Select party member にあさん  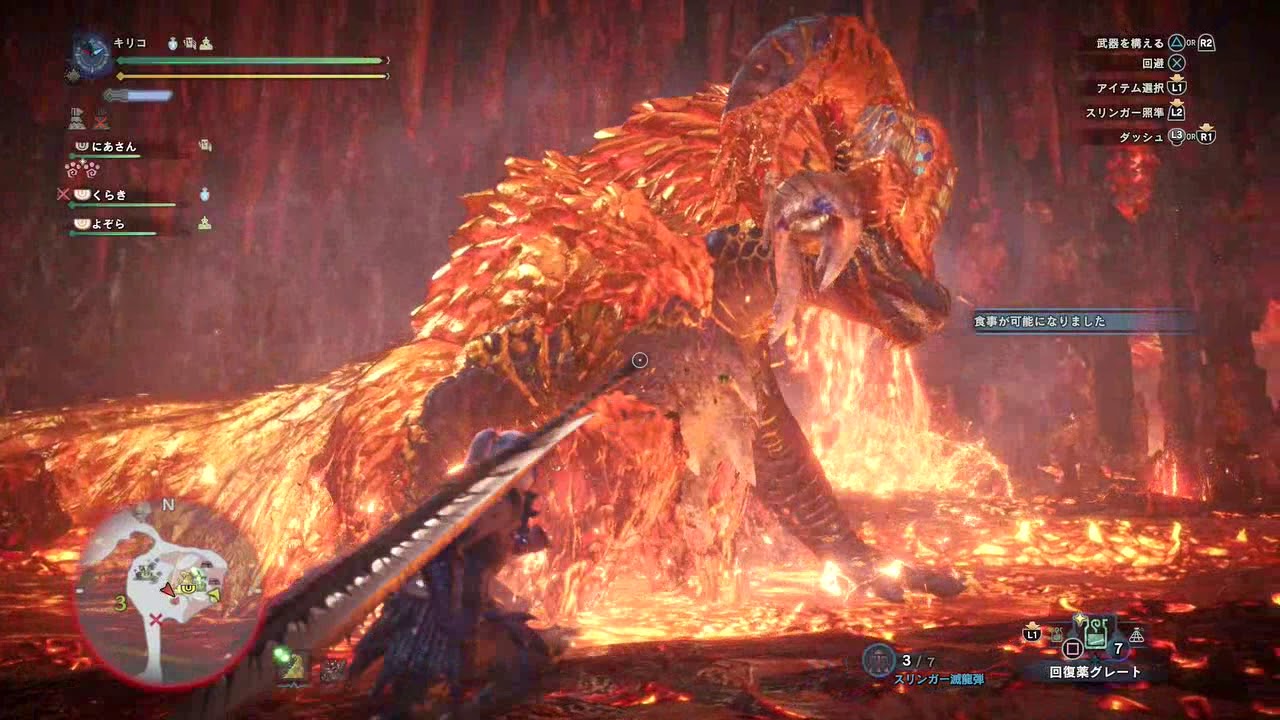click(114, 147)
